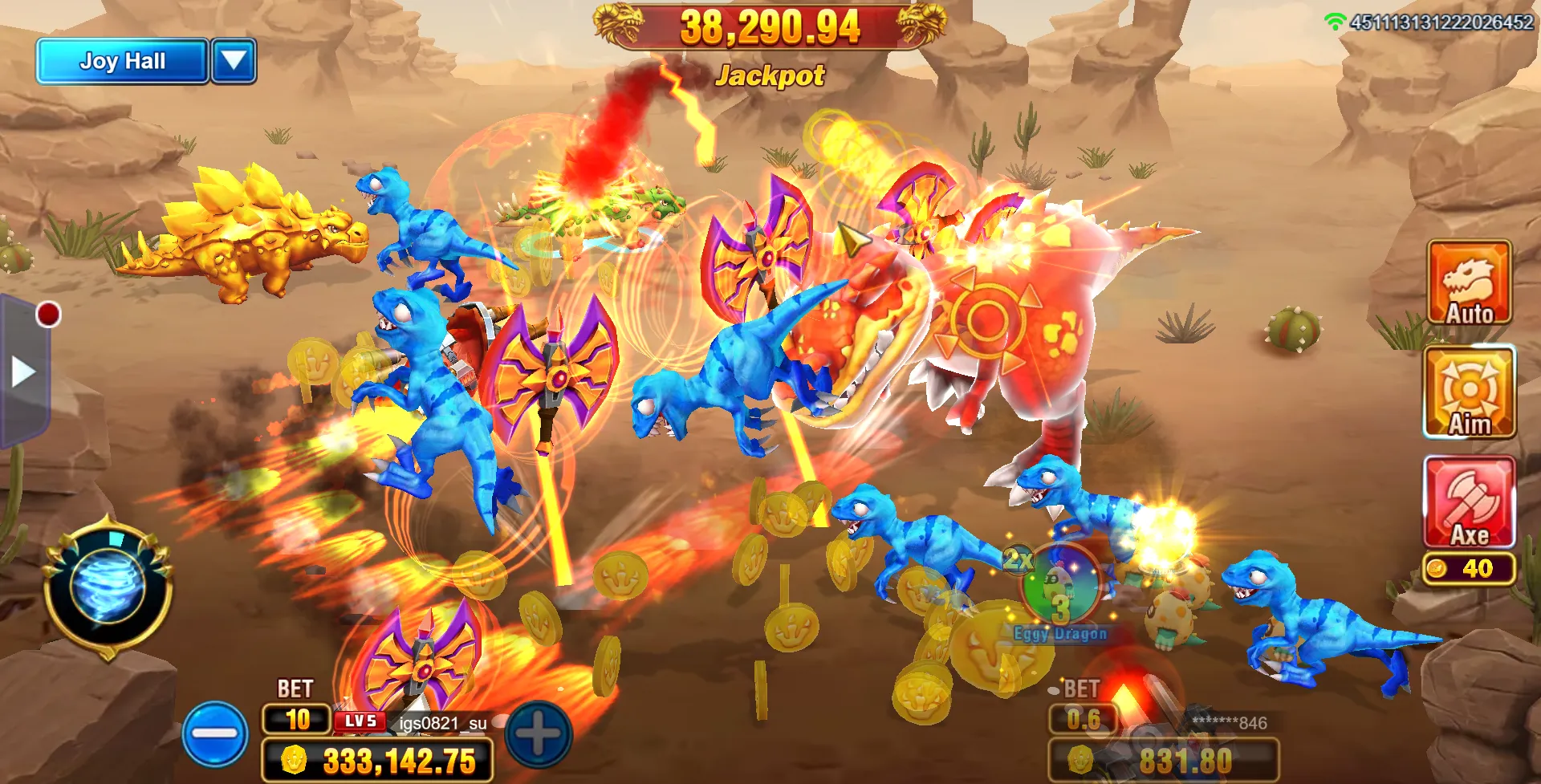Open the Joy Hall room selector
This screenshot has width=1541, height=784.
point(122,61)
